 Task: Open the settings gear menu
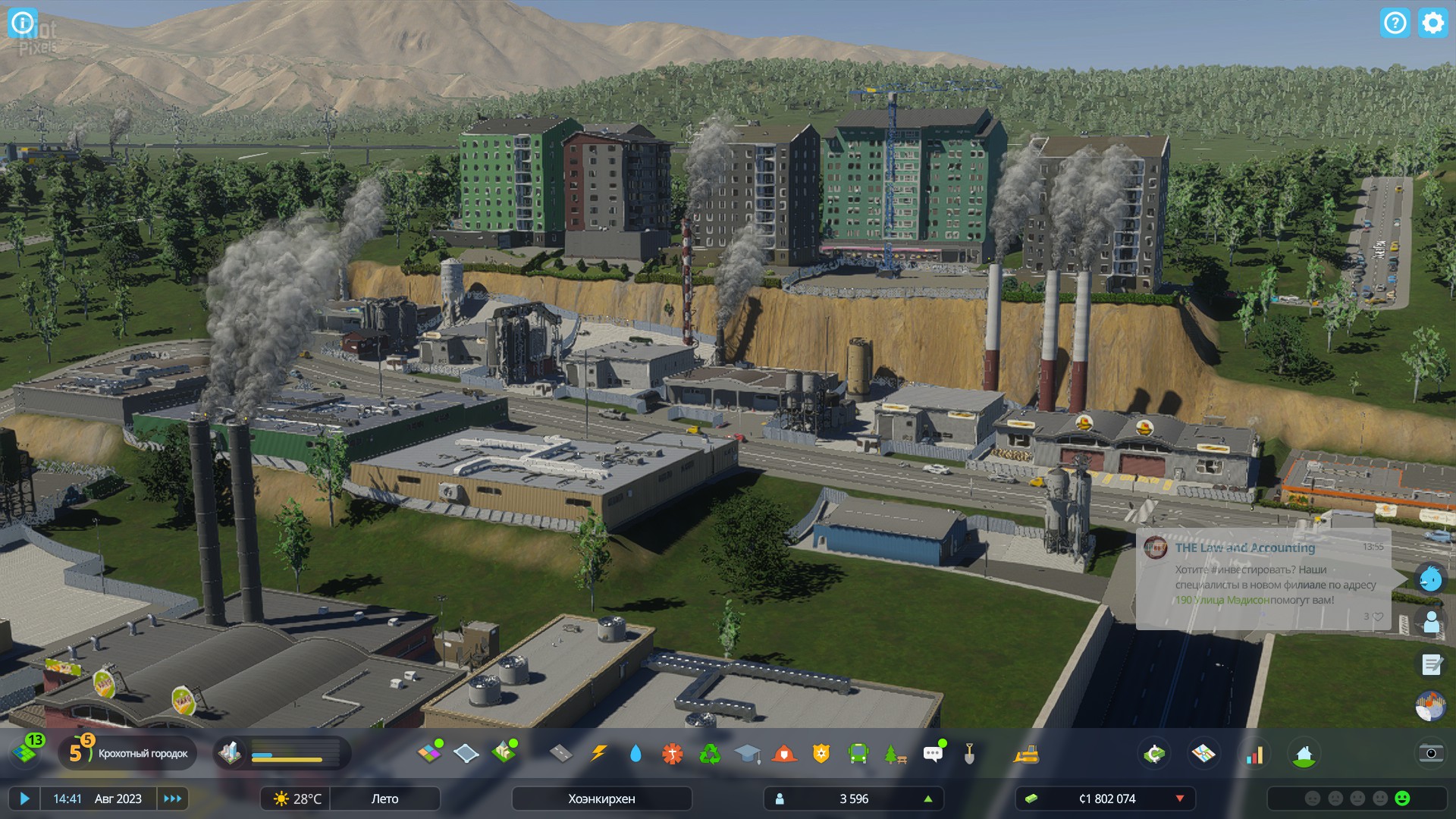click(1432, 23)
